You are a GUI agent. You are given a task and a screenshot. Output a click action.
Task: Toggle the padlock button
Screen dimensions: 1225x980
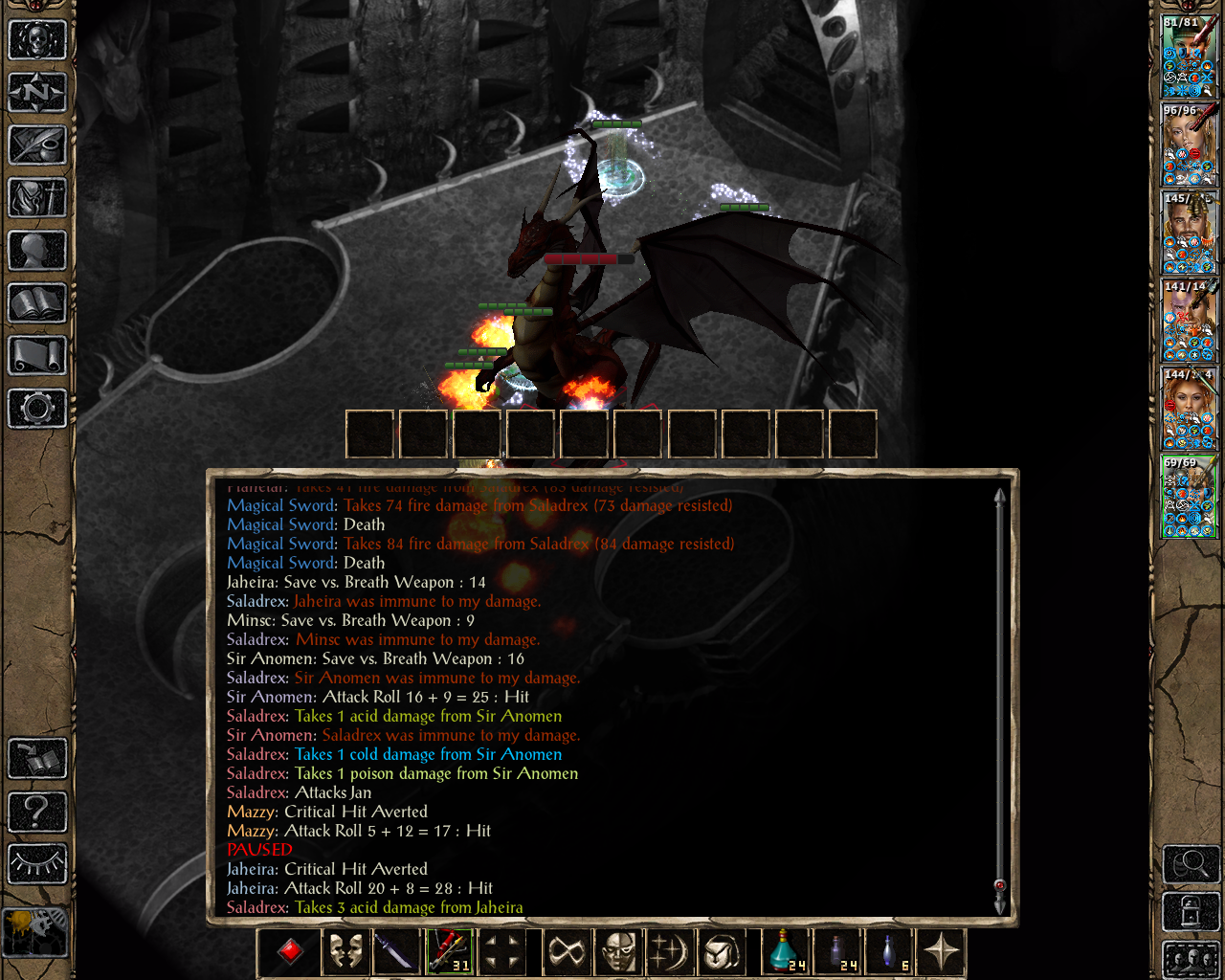point(1191,911)
